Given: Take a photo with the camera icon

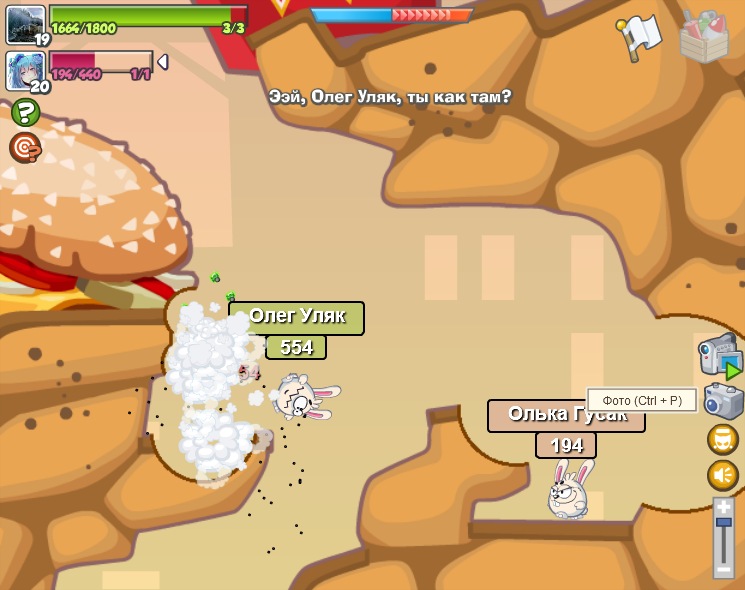Looking at the screenshot, I should [x=723, y=402].
